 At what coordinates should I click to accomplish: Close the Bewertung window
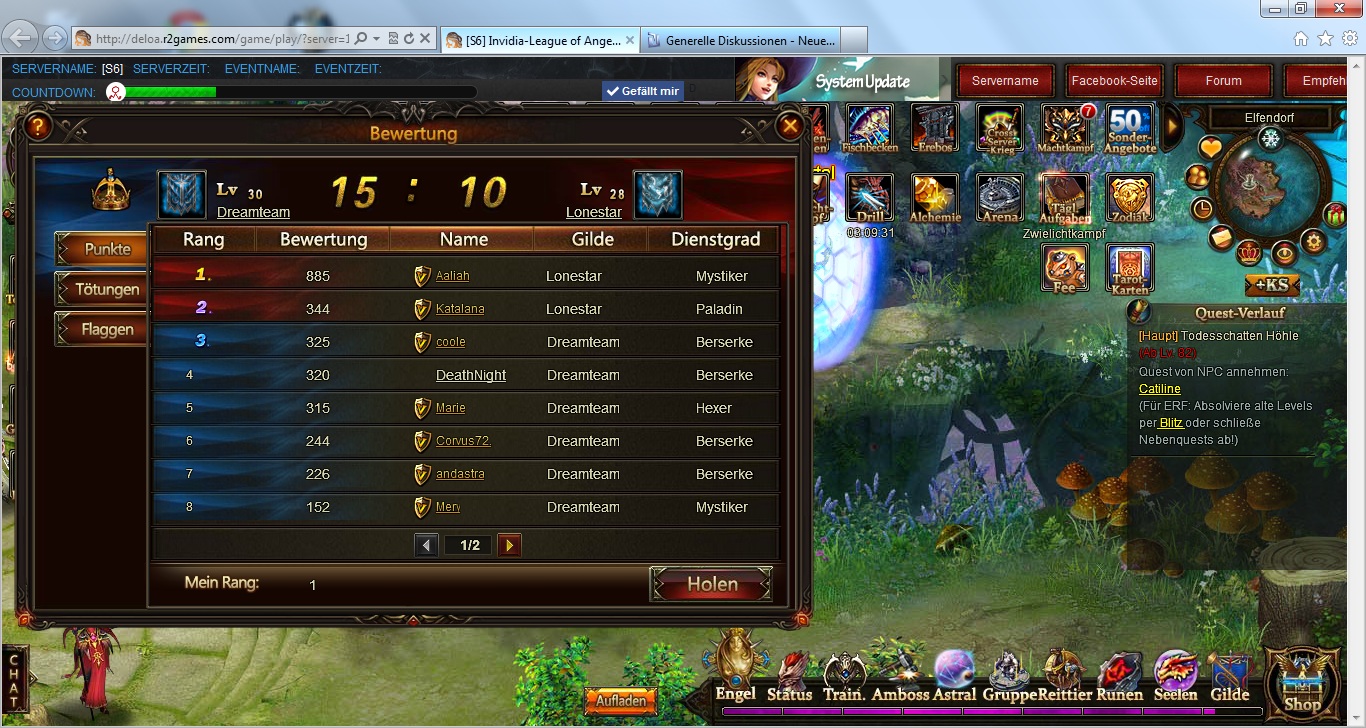[790, 127]
